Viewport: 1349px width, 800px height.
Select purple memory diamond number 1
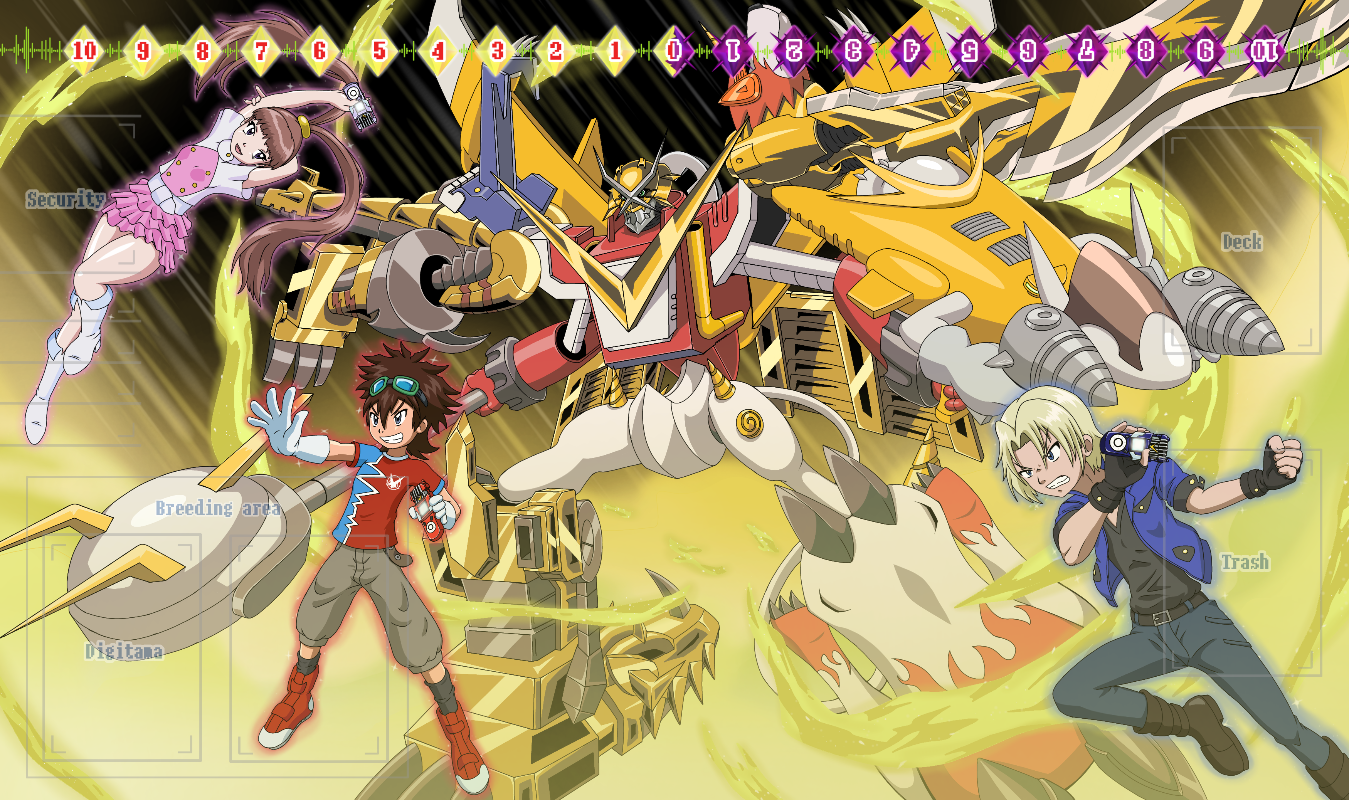[x=735, y=49]
